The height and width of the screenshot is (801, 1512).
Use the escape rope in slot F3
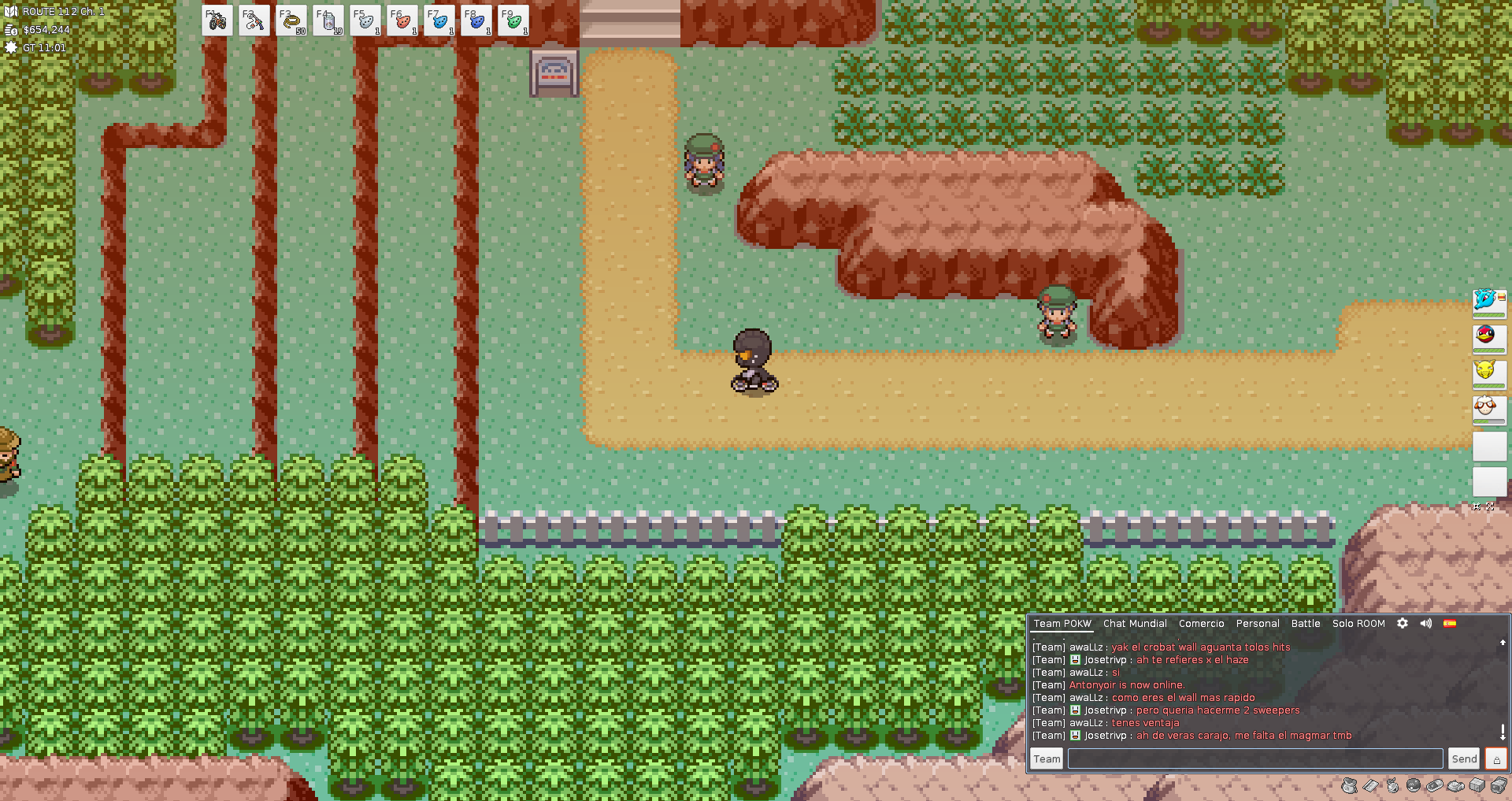coord(291,20)
